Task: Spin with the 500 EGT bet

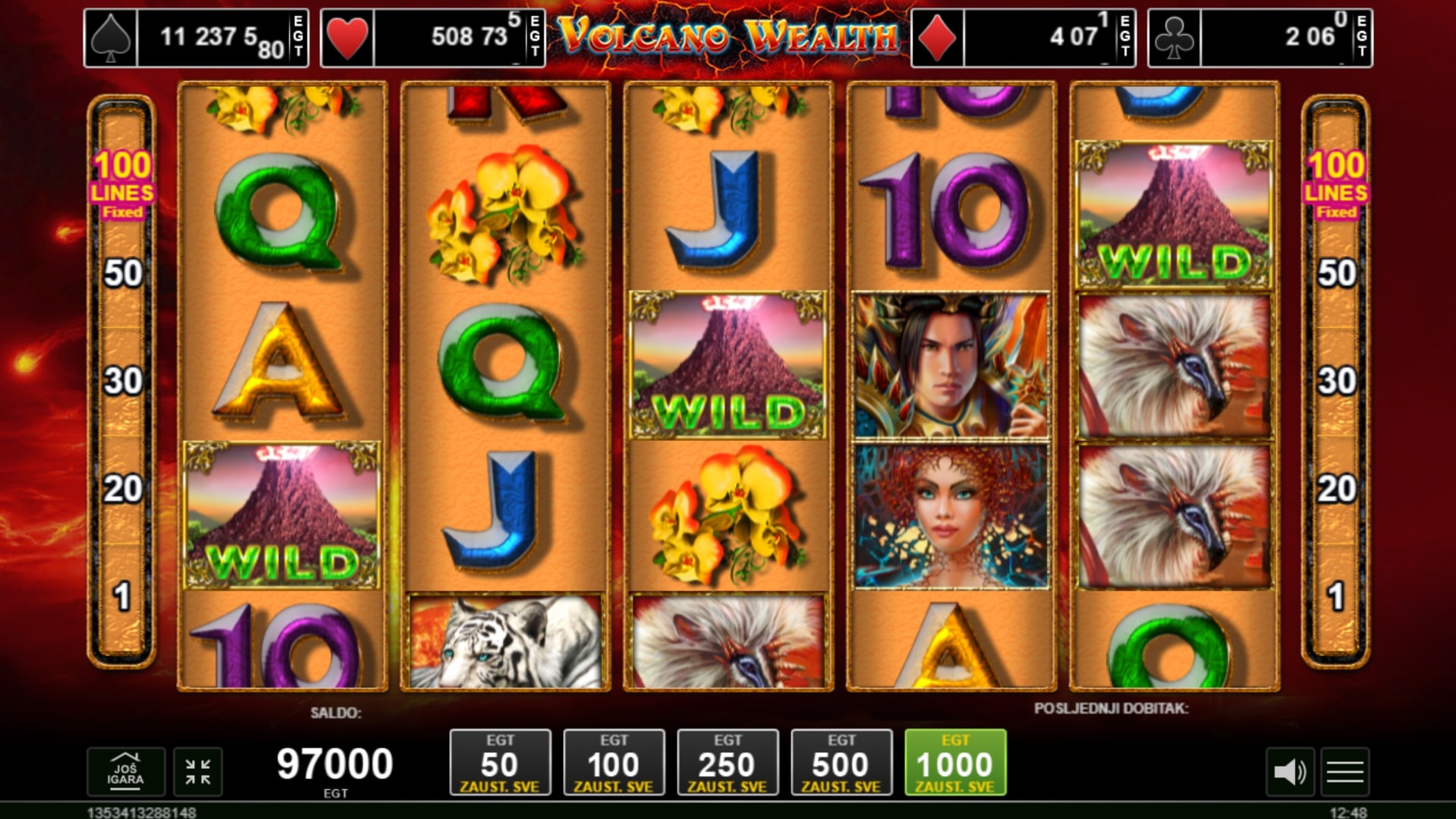Action: click(841, 762)
